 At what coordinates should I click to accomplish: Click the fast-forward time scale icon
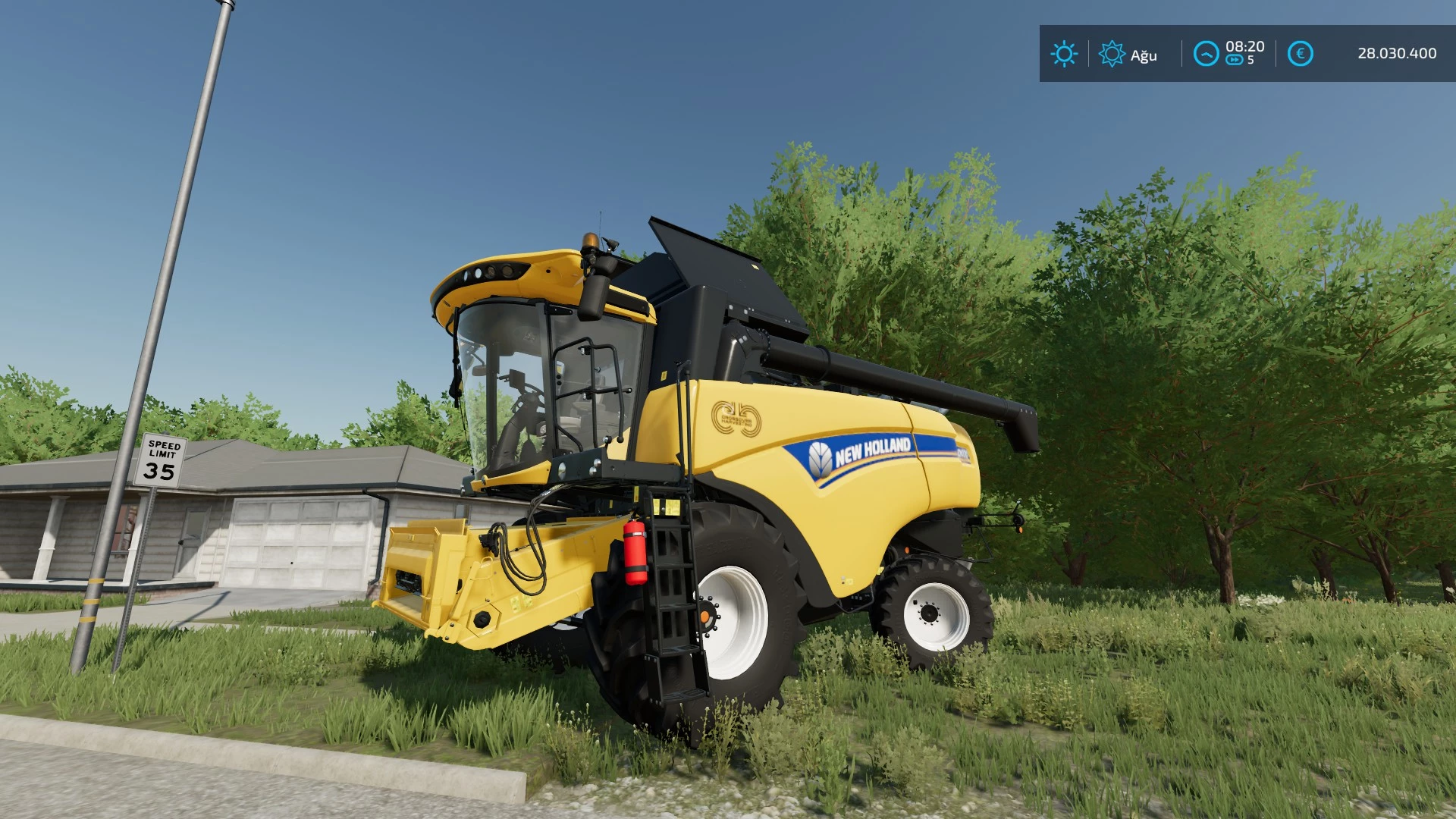(x=1235, y=58)
